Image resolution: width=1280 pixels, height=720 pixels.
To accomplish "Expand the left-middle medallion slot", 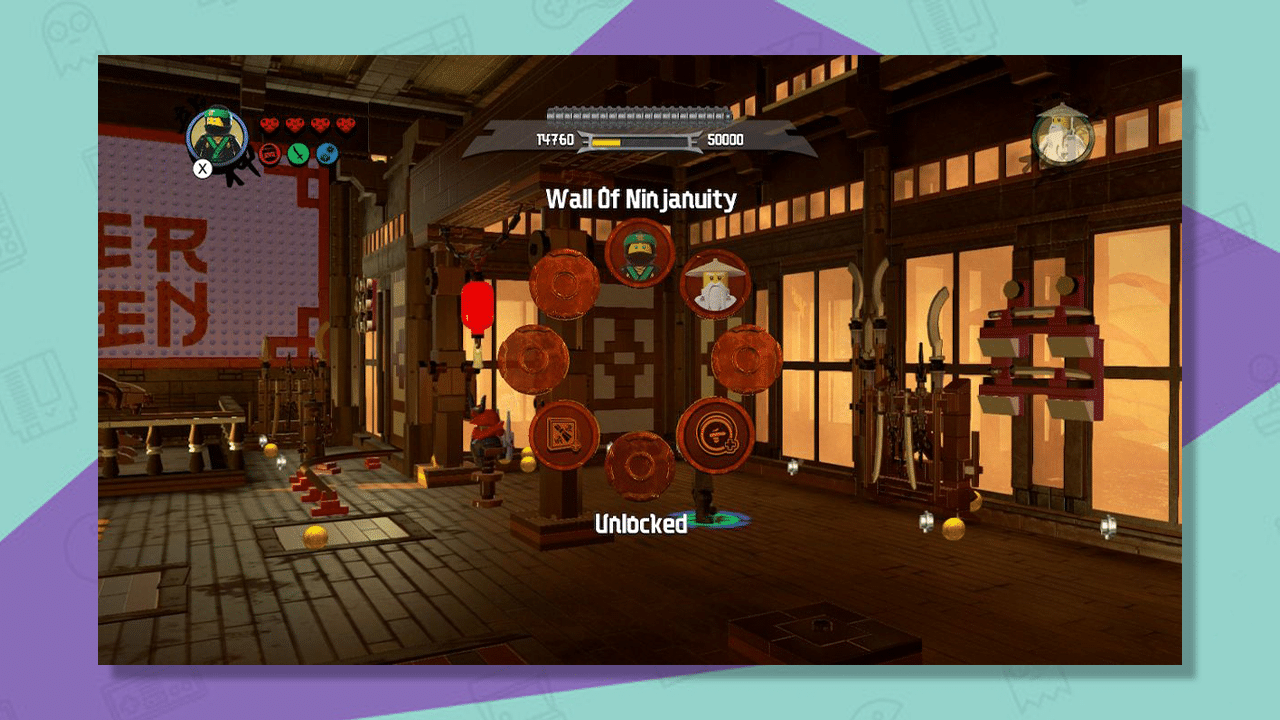I will tap(532, 359).
